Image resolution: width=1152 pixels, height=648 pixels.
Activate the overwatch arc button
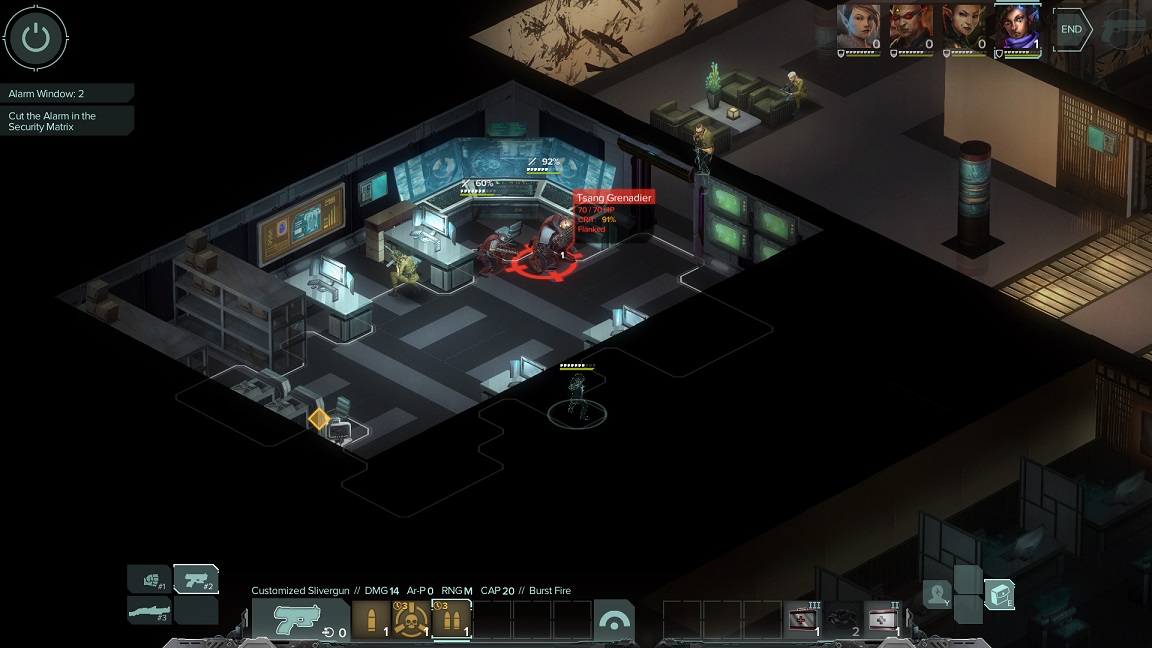[x=613, y=620]
